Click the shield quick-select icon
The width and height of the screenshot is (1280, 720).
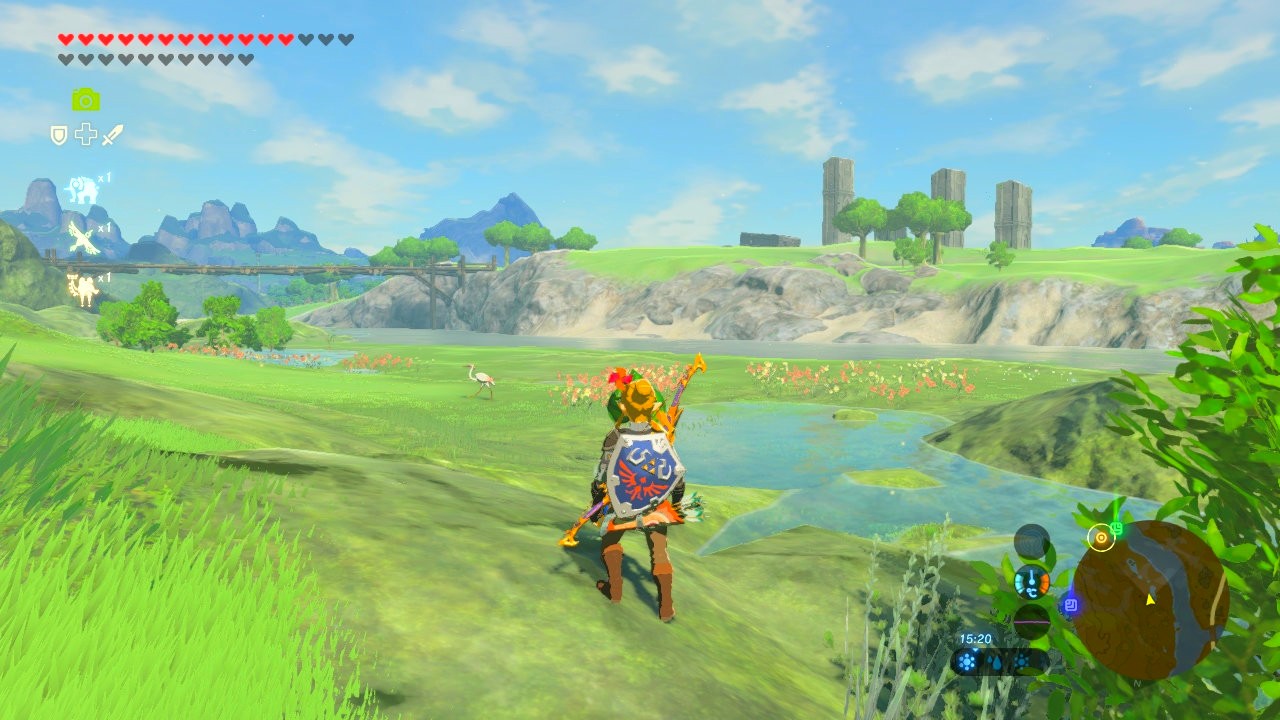point(59,135)
